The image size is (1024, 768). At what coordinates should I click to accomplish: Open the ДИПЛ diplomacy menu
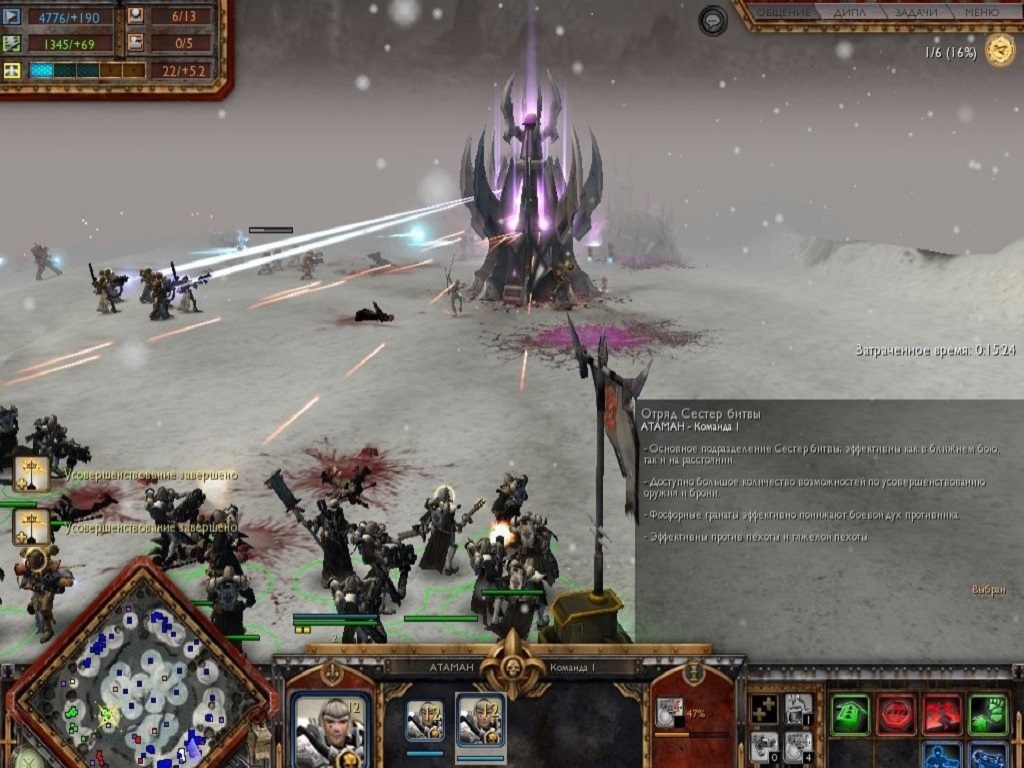click(850, 12)
